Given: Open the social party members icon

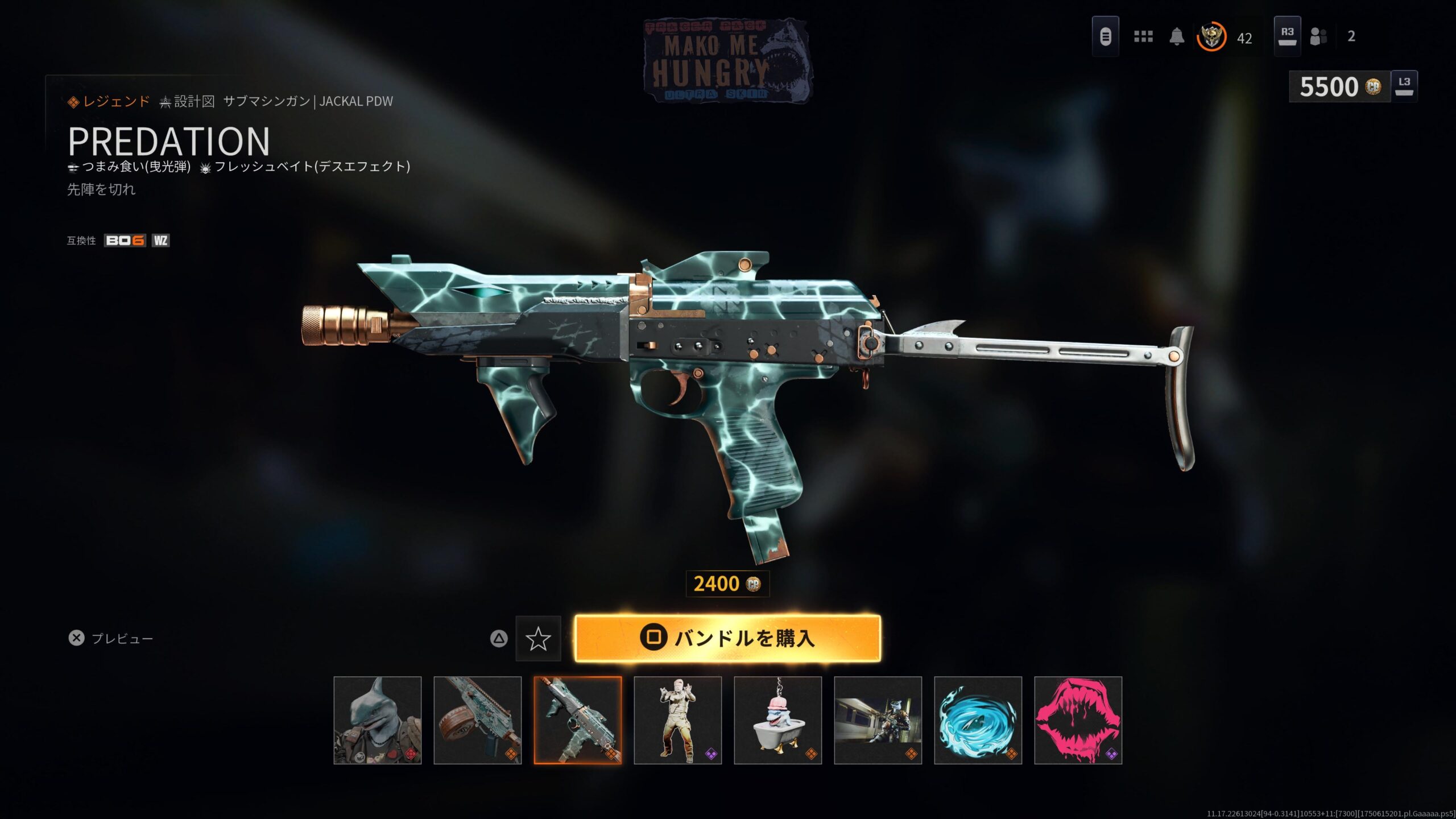Looking at the screenshot, I should [1318, 37].
